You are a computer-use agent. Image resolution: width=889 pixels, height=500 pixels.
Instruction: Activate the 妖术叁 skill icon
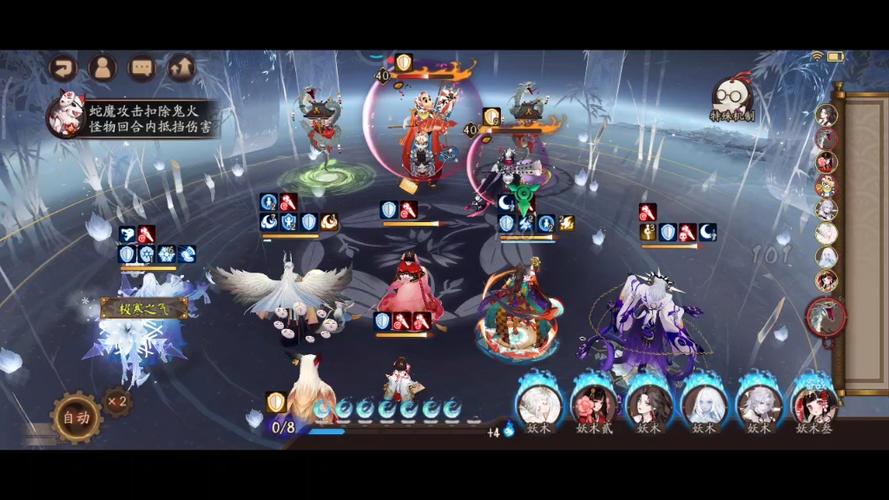coord(814,404)
